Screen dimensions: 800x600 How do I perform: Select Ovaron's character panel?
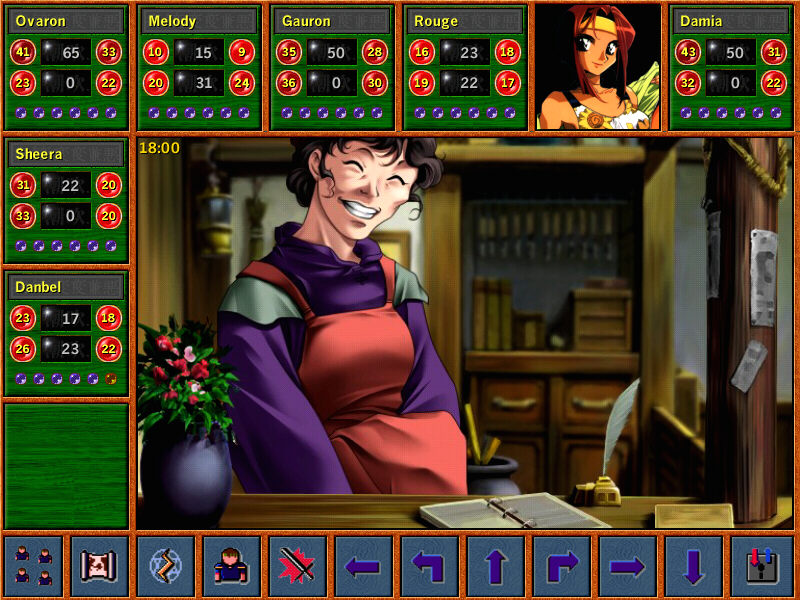point(67,67)
